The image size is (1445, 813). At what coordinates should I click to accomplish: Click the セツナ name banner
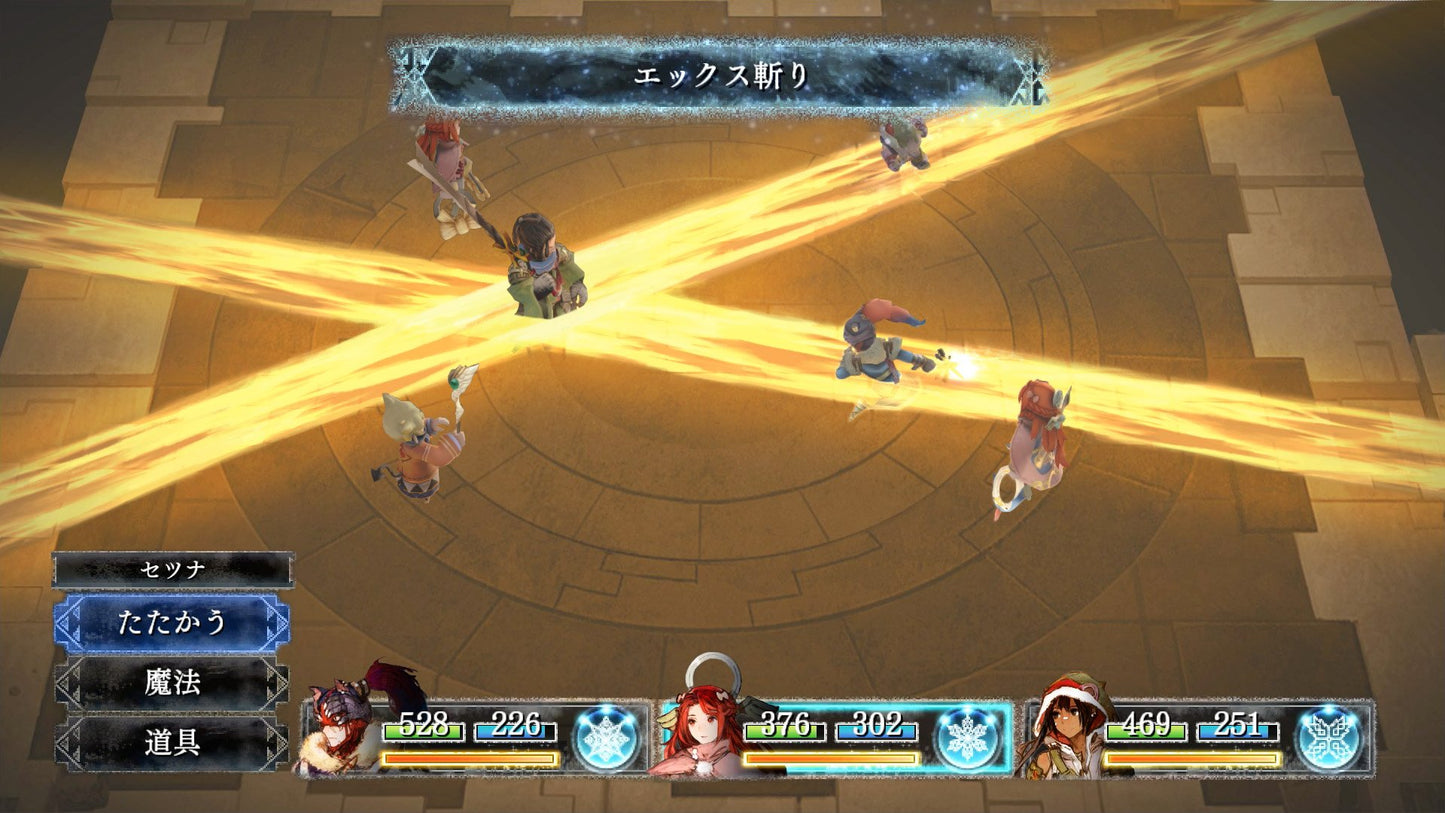170,567
